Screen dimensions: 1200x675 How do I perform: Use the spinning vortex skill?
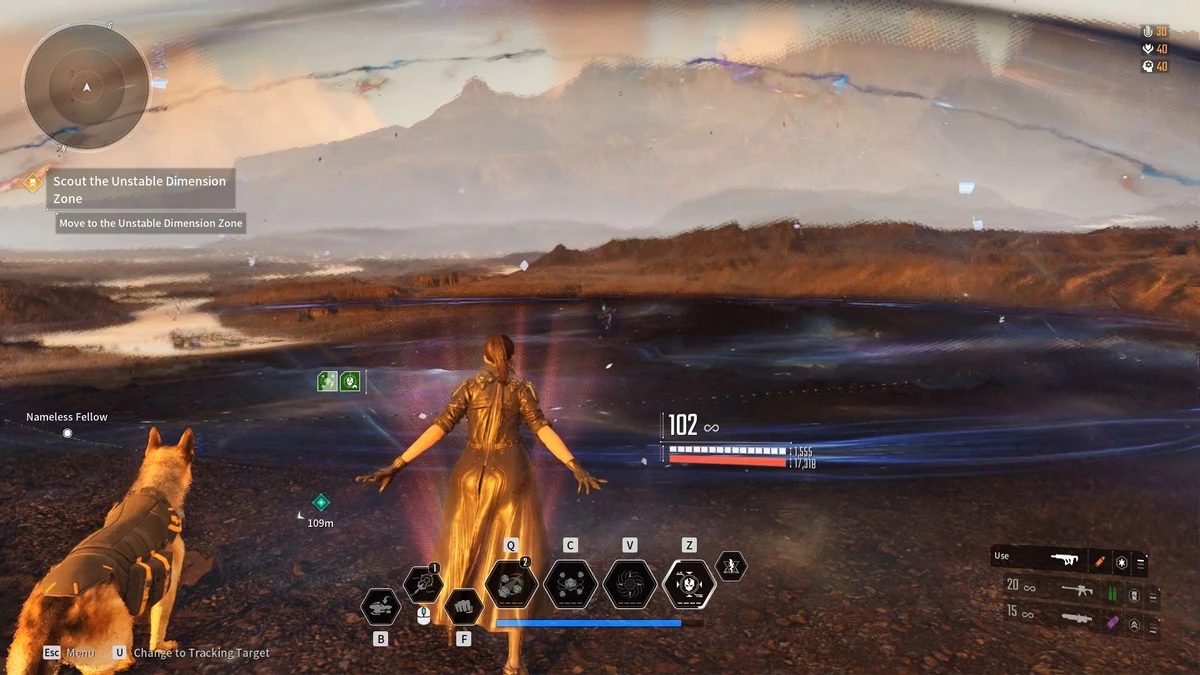[630, 584]
